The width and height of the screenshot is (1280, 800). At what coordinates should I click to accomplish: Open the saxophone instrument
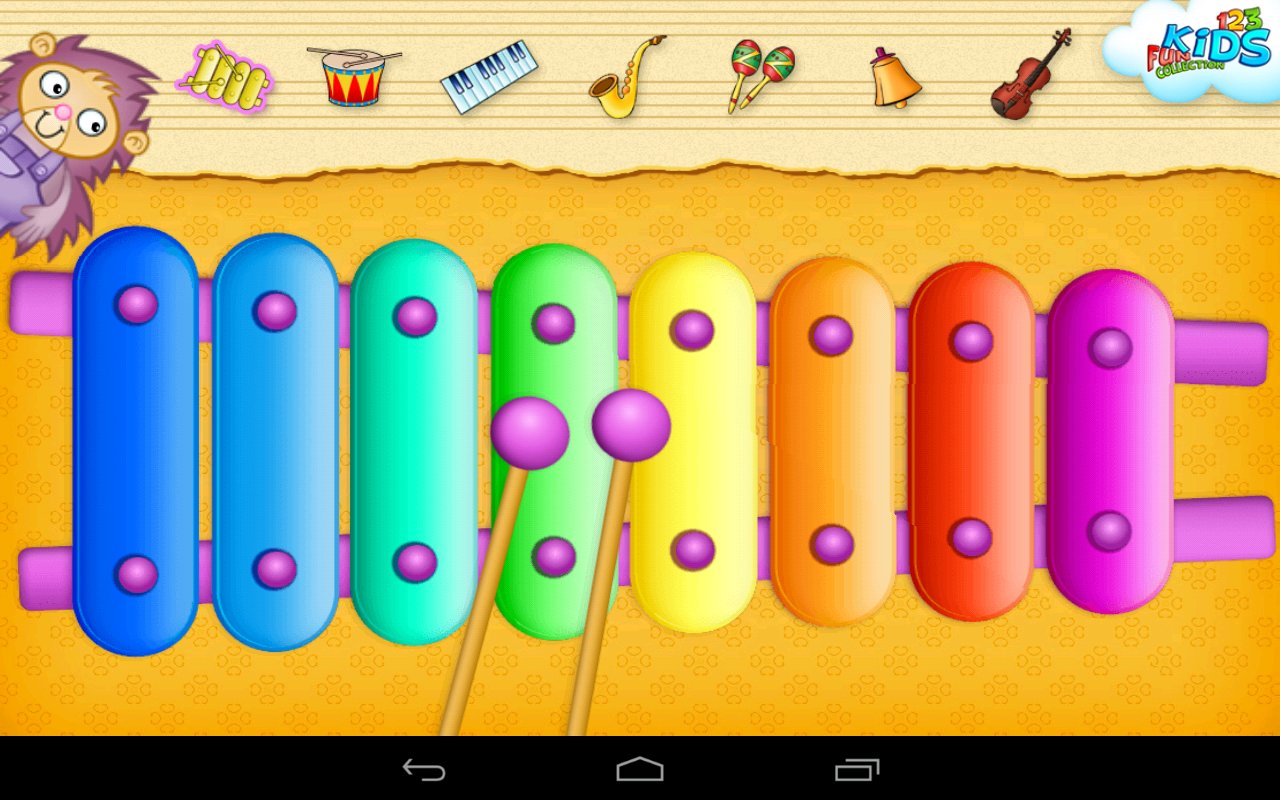pyautogui.click(x=626, y=78)
